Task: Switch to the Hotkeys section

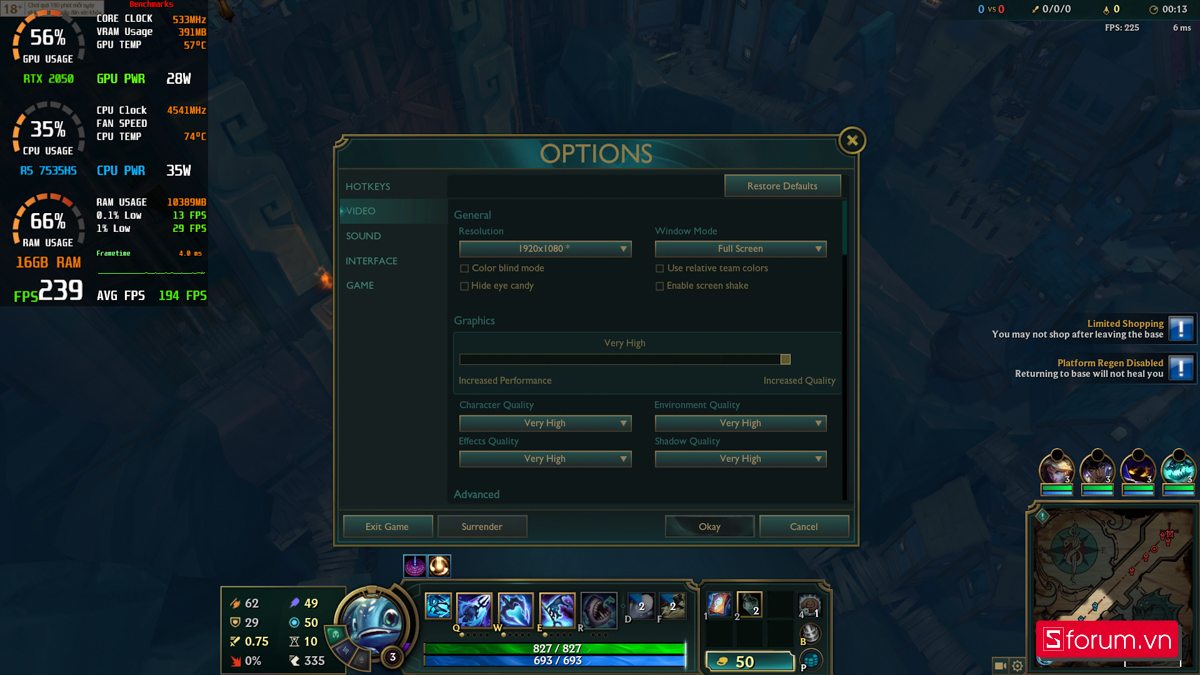Action: point(368,187)
